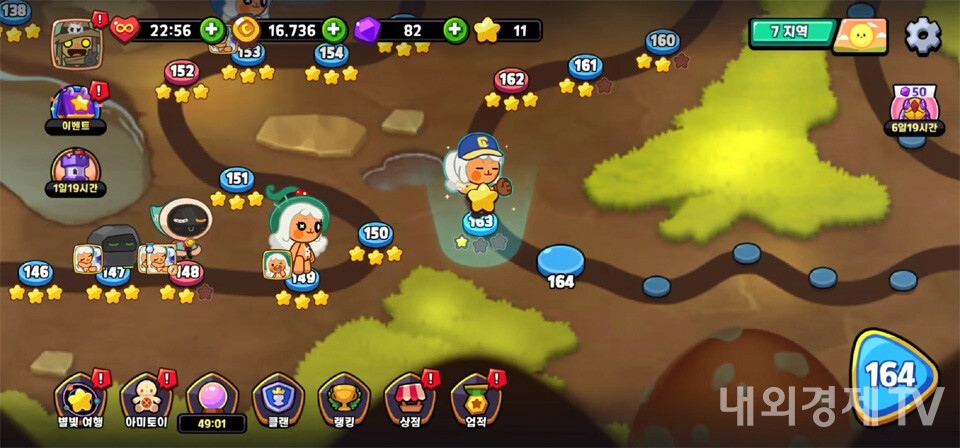Add purple gems with the plus button
The width and height of the screenshot is (960, 448).
click(x=455, y=30)
